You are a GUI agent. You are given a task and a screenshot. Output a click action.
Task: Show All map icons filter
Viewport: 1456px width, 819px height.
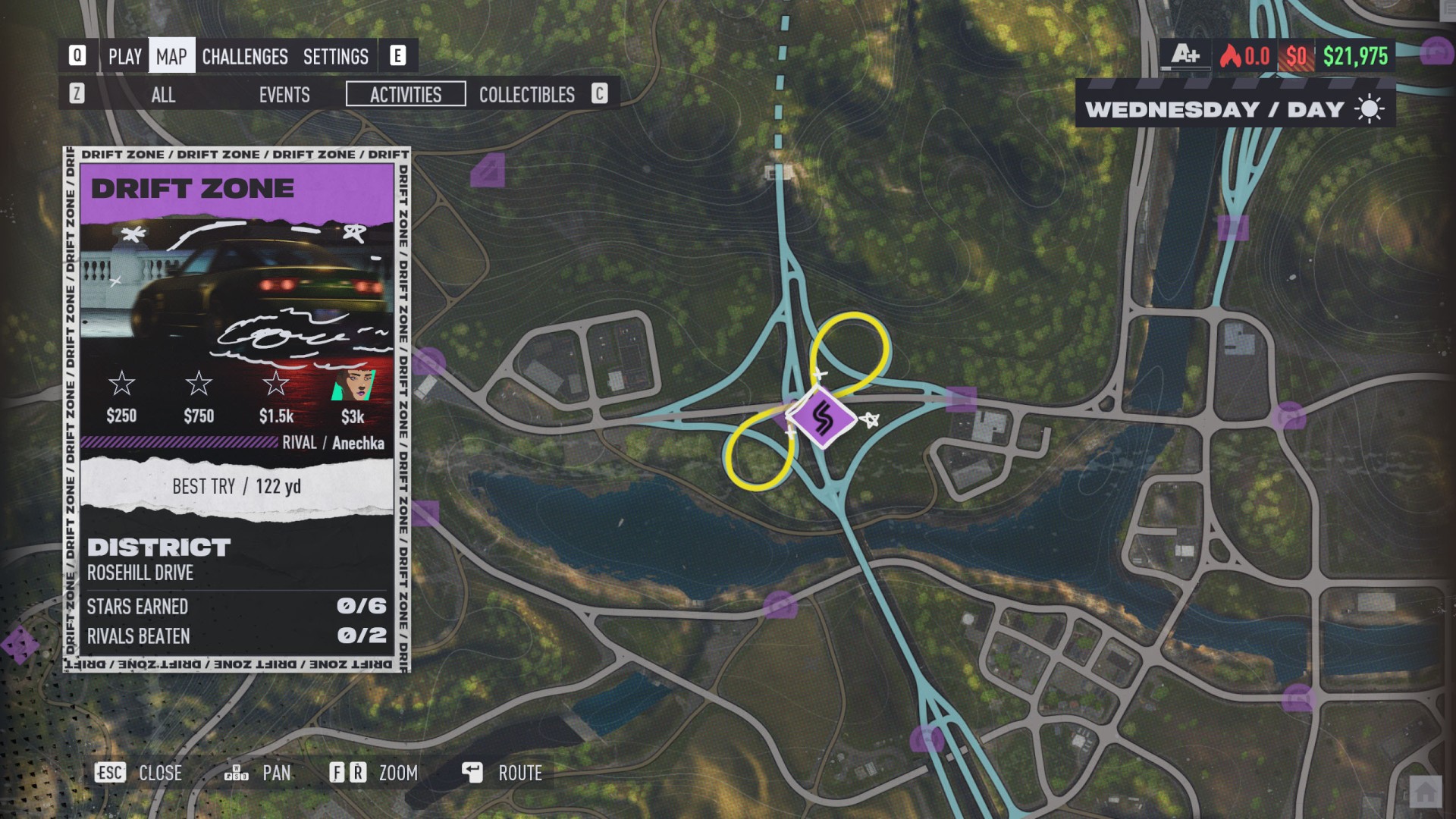click(x=163, y=95)
